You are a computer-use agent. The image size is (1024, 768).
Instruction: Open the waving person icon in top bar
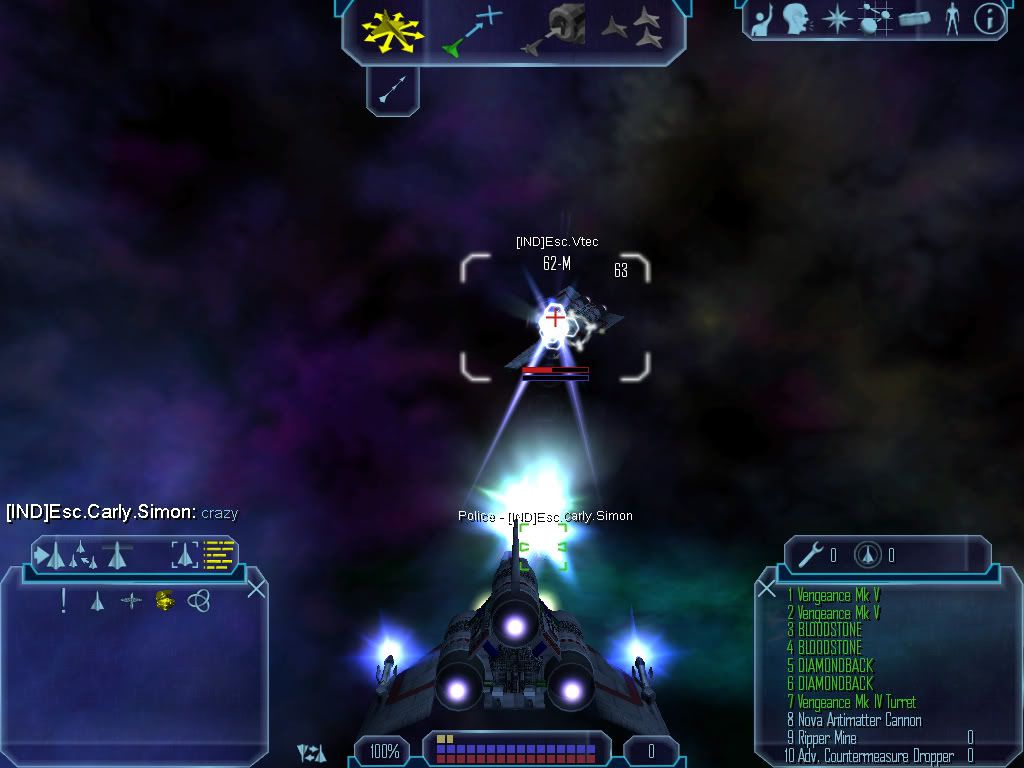click(762, 18)
